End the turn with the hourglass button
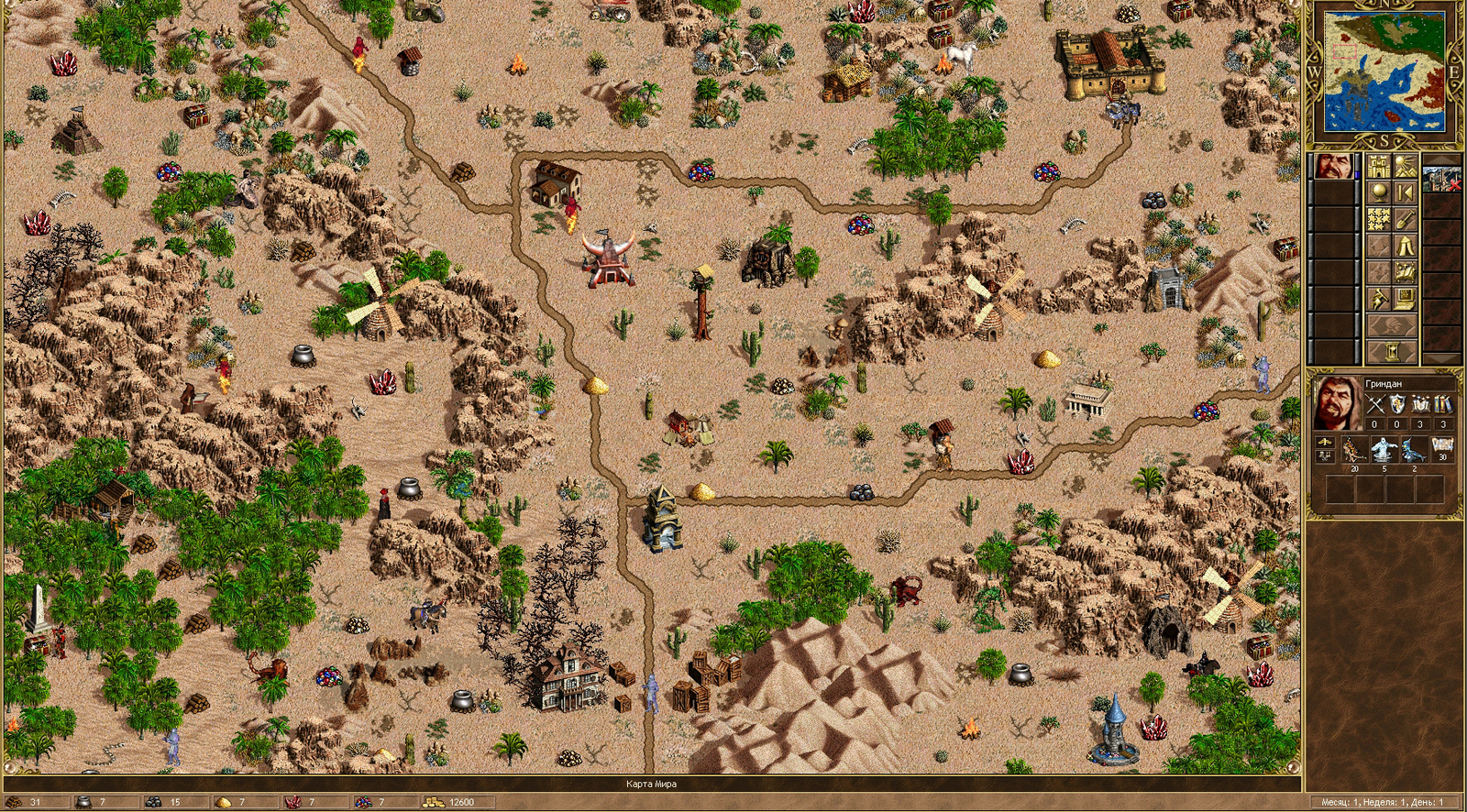 pos(1392,350)
